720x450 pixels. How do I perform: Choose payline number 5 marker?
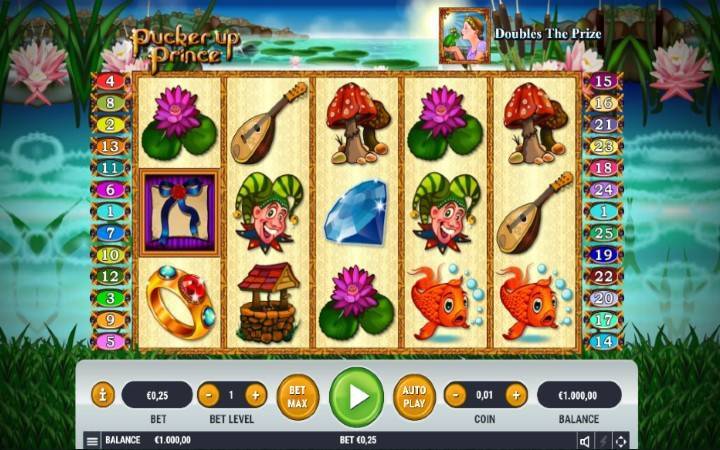coord(110,341)
